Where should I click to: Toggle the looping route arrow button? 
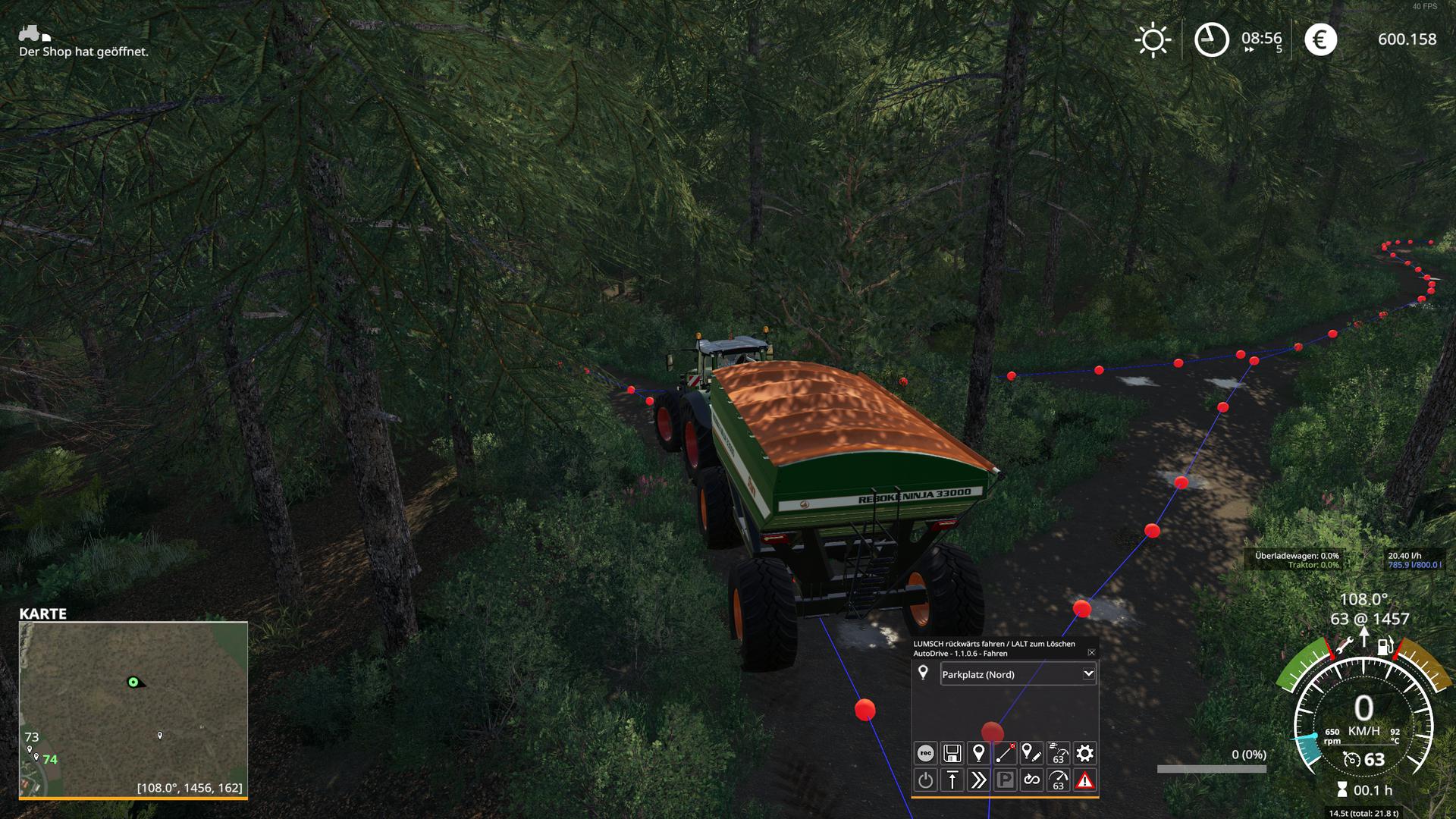click(1031, 780)
